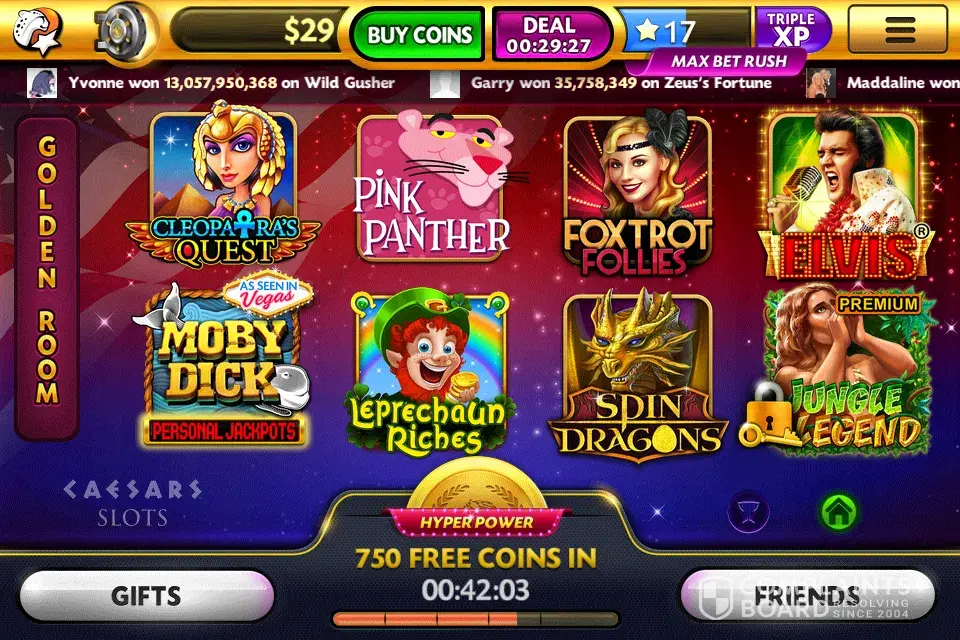This screenshot has height=640, width=960.
Task: Open the Friends list
Action: tap(806, 597)
